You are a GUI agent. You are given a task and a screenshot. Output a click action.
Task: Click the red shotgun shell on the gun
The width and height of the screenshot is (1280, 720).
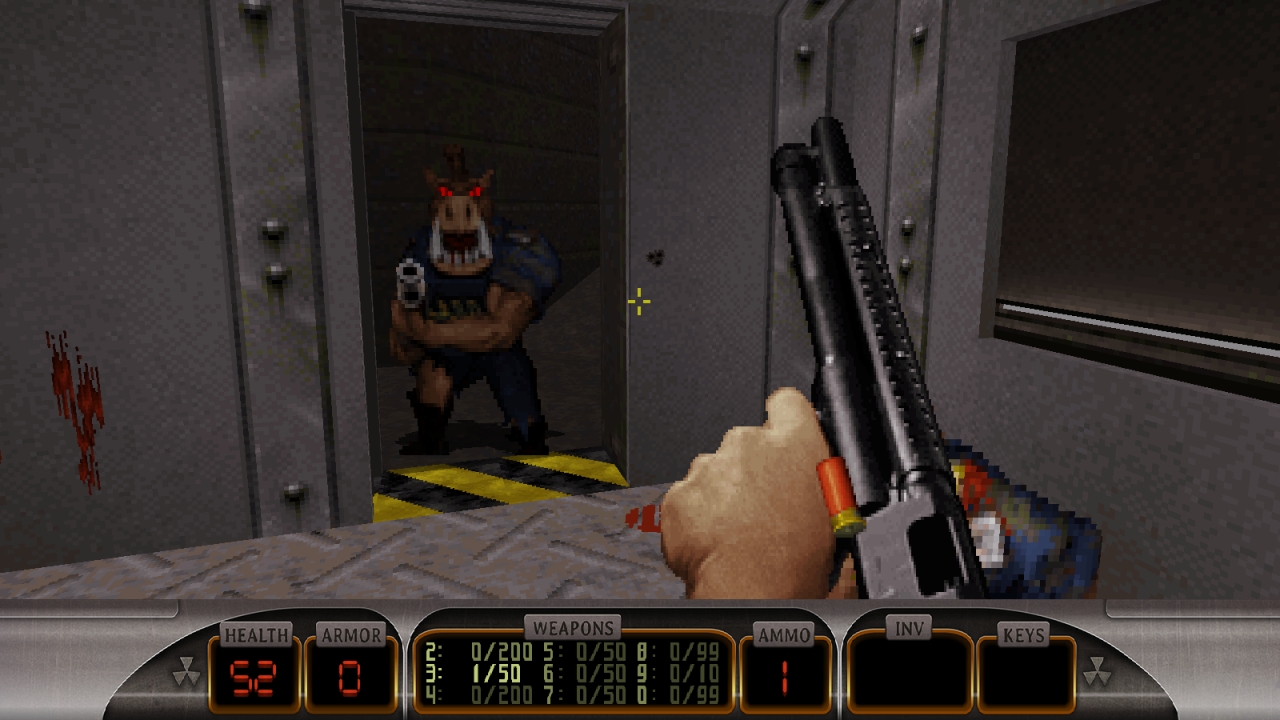coord(838,494)
